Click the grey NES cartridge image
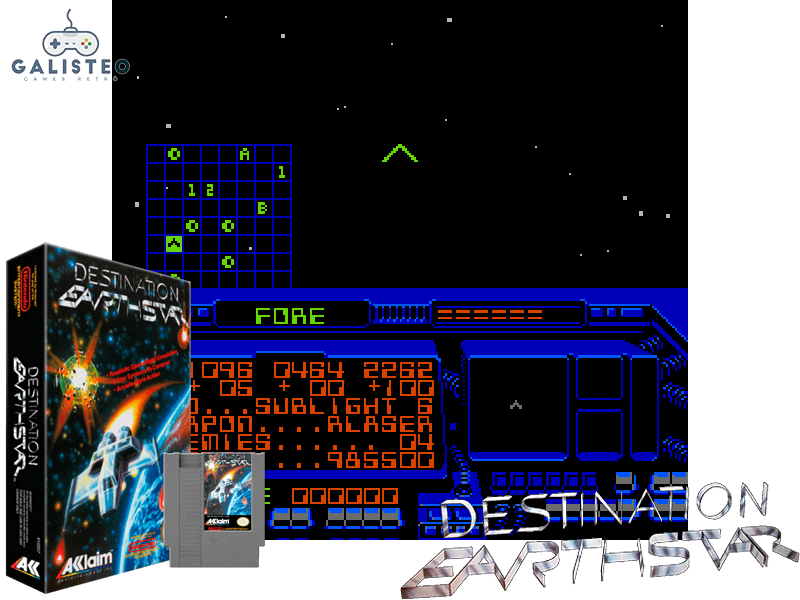 (x=217, y=509)
